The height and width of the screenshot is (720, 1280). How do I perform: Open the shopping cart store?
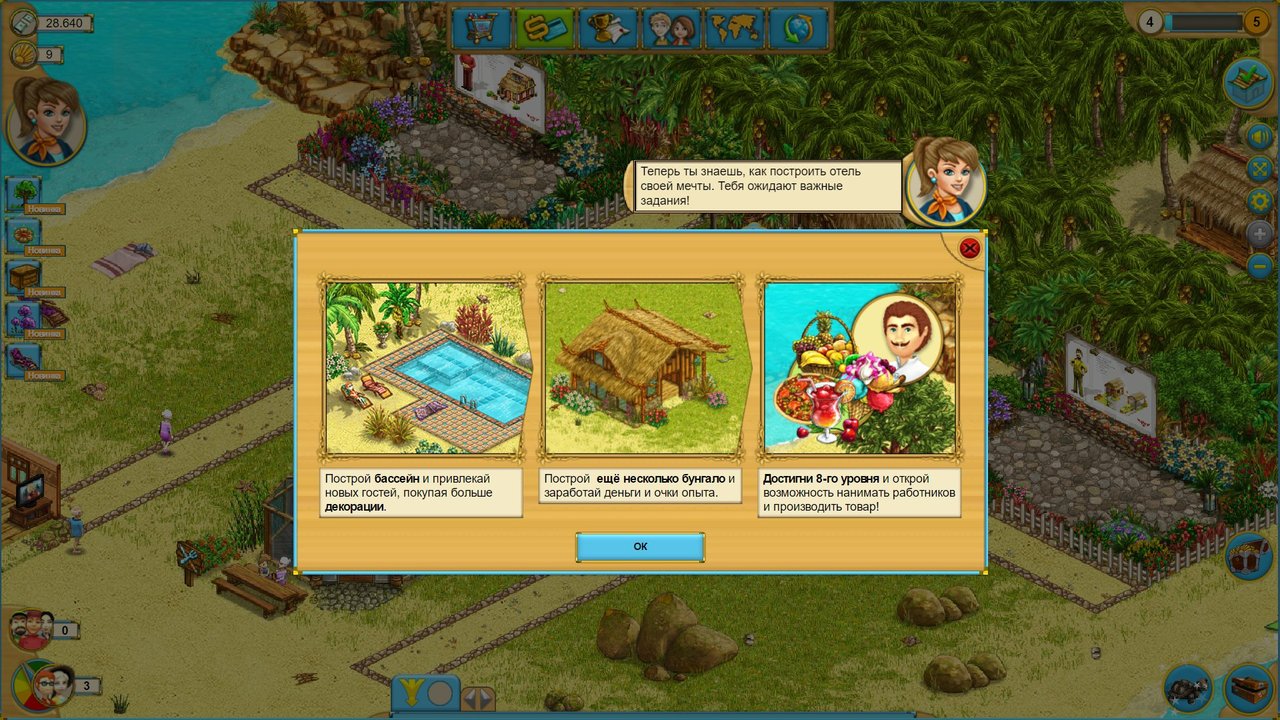(481, 28)
